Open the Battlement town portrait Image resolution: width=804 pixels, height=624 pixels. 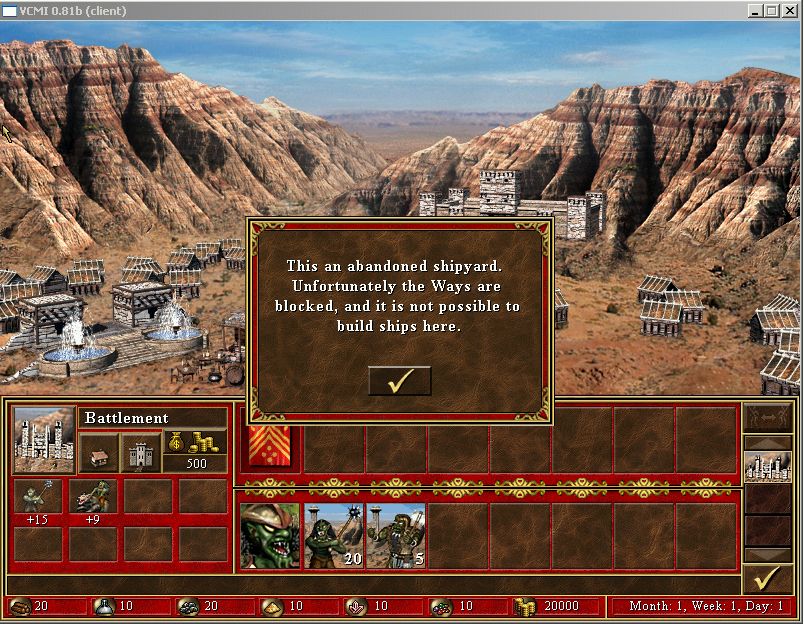coord(44,440)
